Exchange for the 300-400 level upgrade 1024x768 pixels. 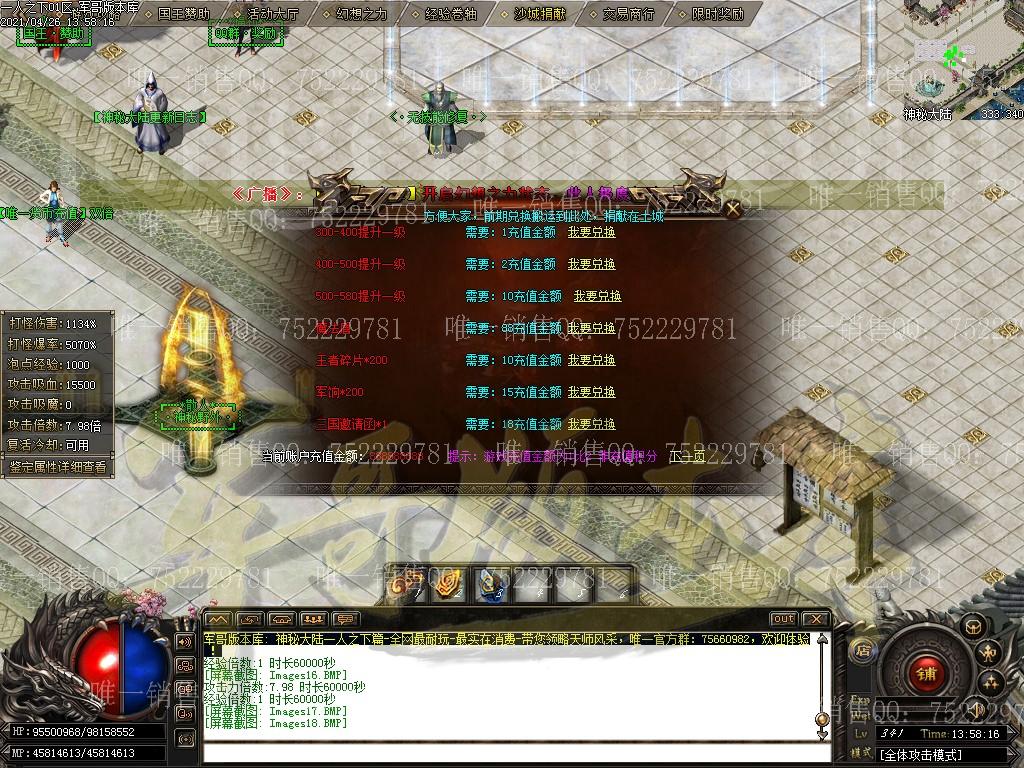tap(592, 232)
